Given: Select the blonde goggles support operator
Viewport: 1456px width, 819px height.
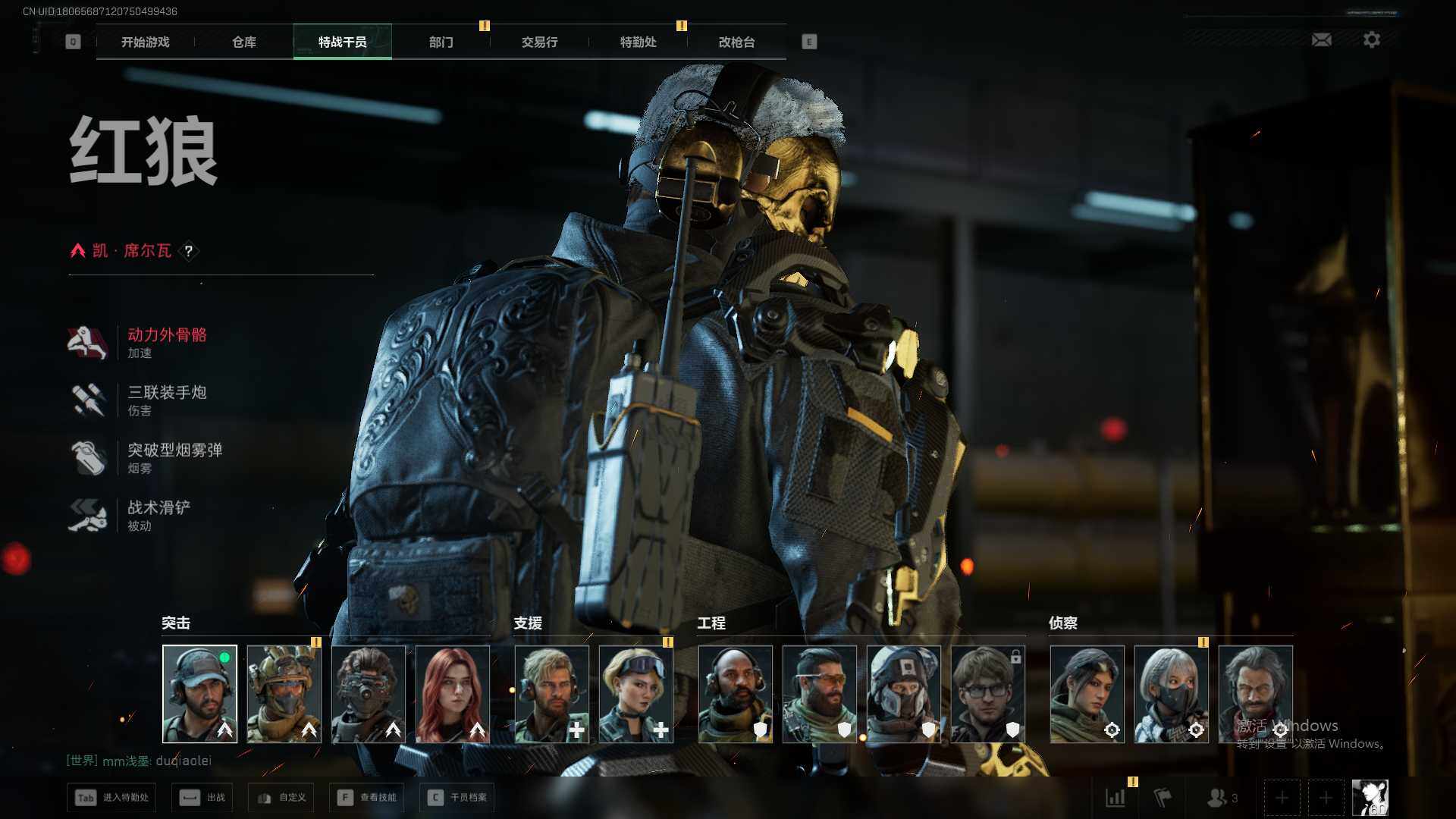Looking at the screenshot, I should pos(635,694).
